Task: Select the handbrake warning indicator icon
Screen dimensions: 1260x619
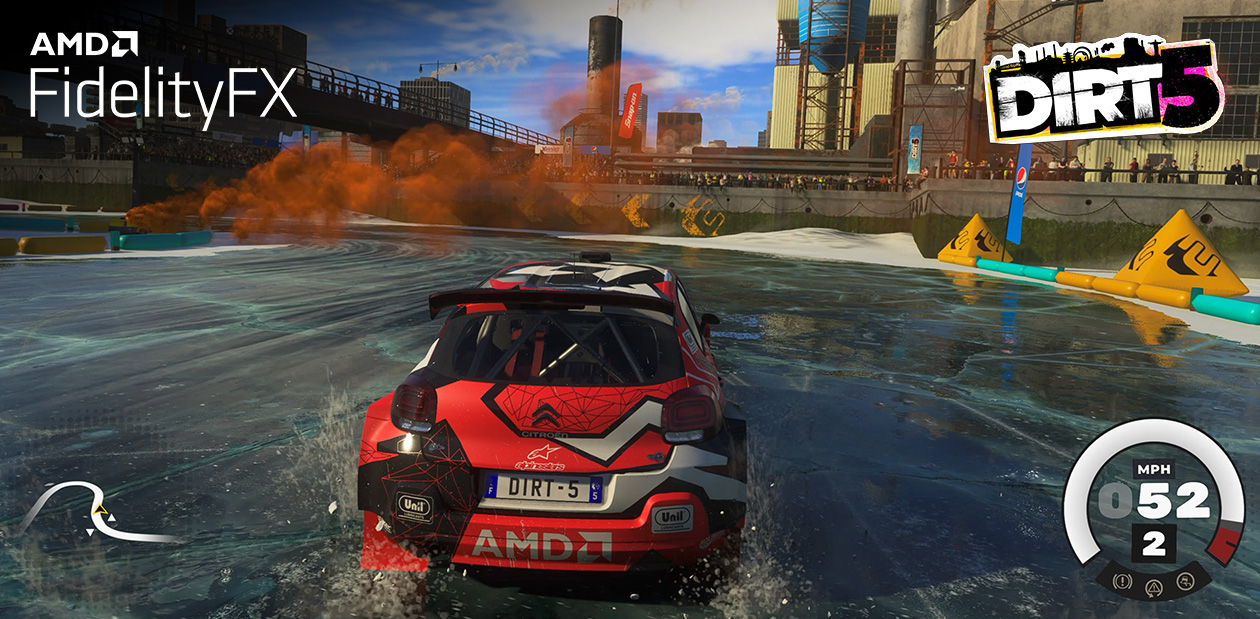Action: (1124, 580)
